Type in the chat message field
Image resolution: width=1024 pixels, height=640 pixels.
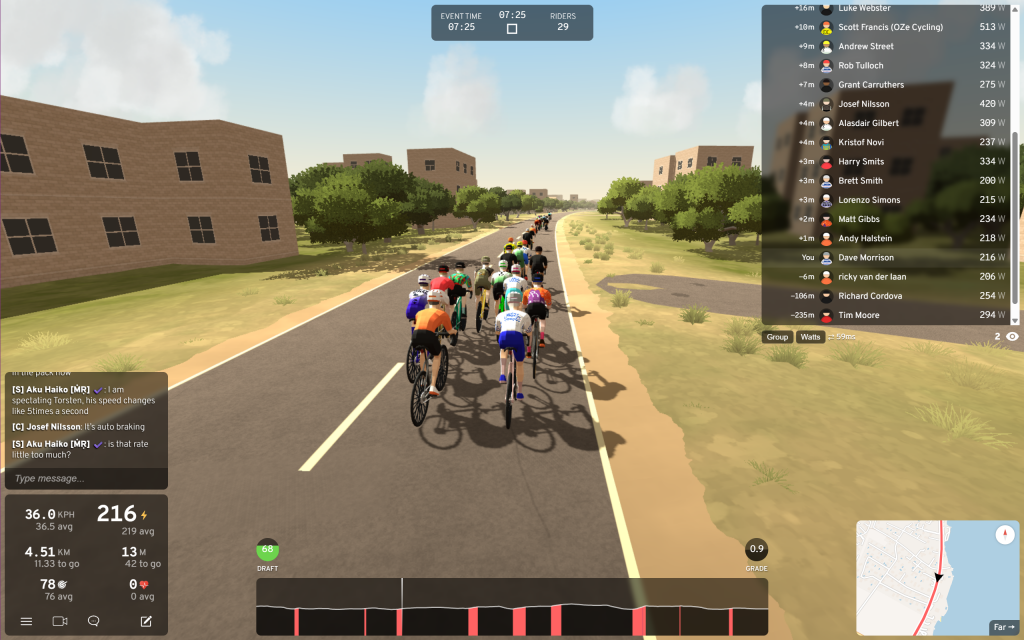pos(85,478)
